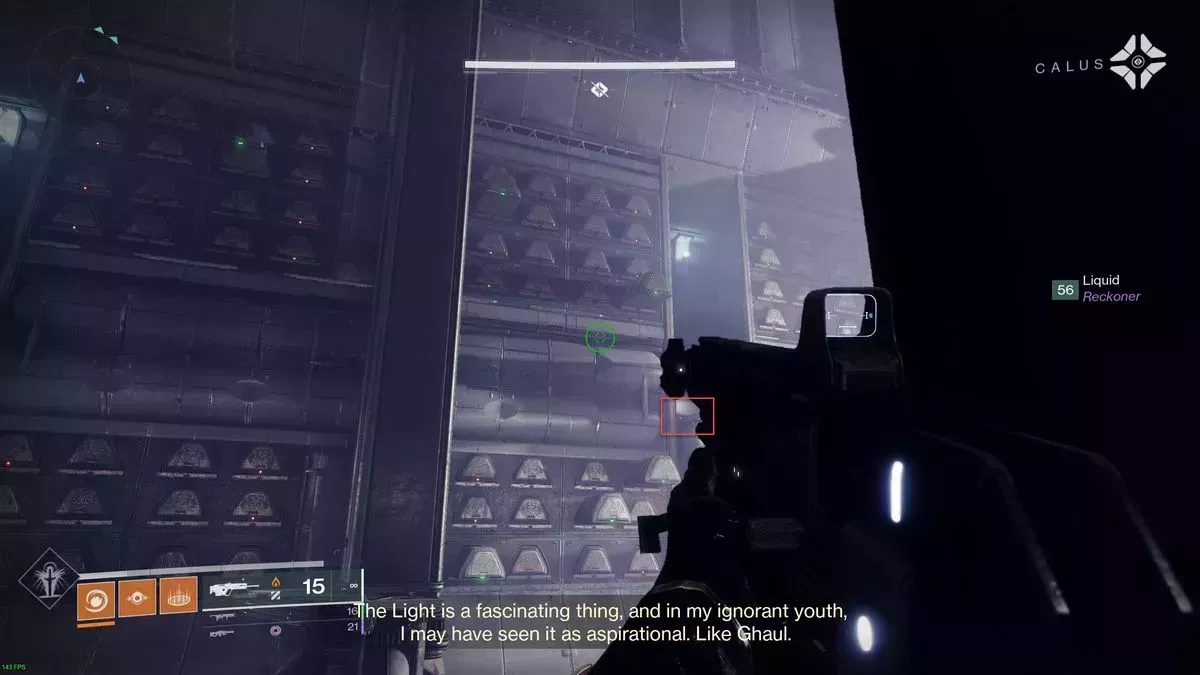Screen dimensions: 1200x675
Task: Cast the orange rift class ability
Action: click(179, 598)
